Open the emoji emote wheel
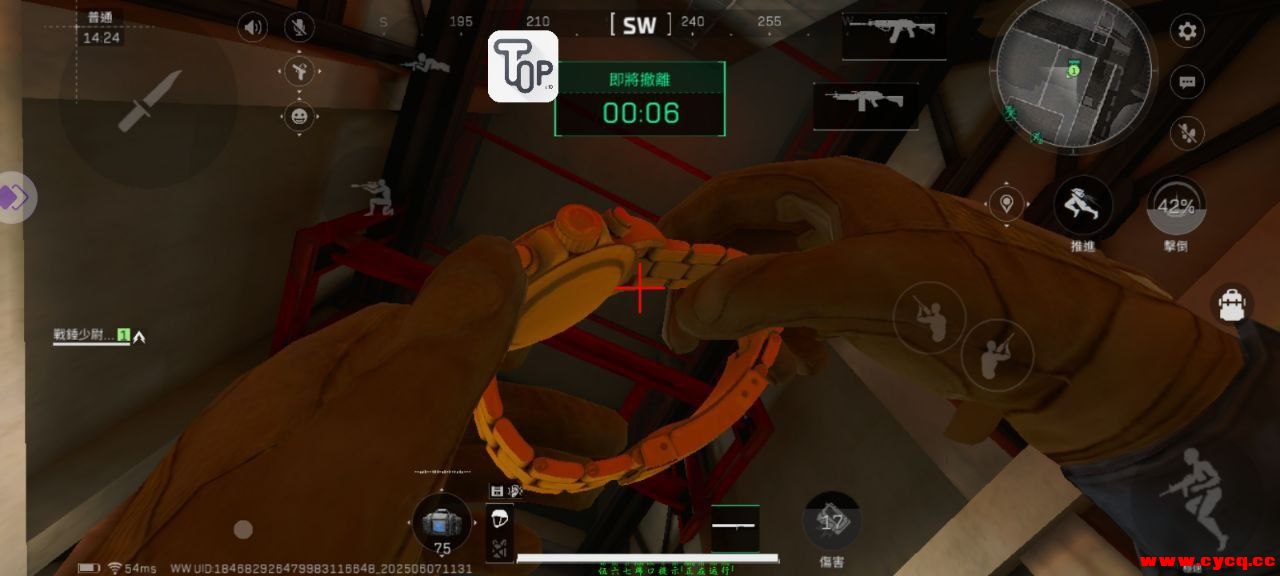Screen dimensions: 1280x576 [299, 117]
